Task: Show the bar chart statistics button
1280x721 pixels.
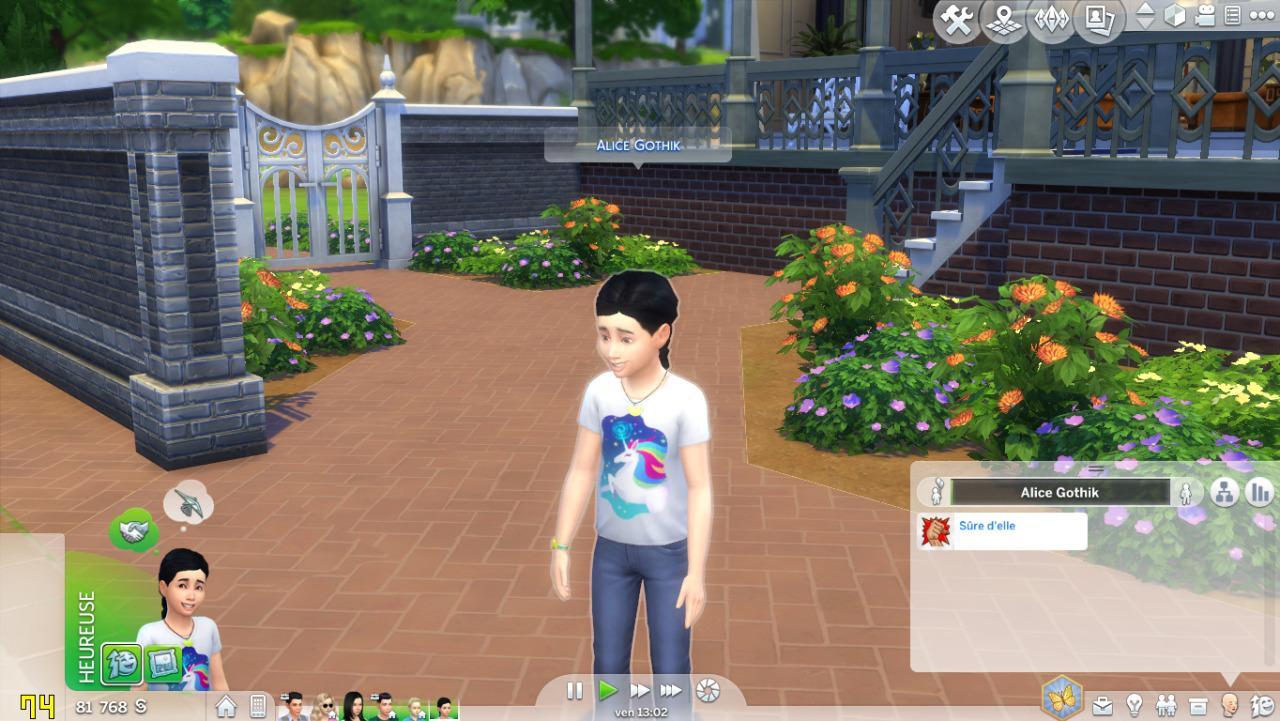Action: [1260, 491]
